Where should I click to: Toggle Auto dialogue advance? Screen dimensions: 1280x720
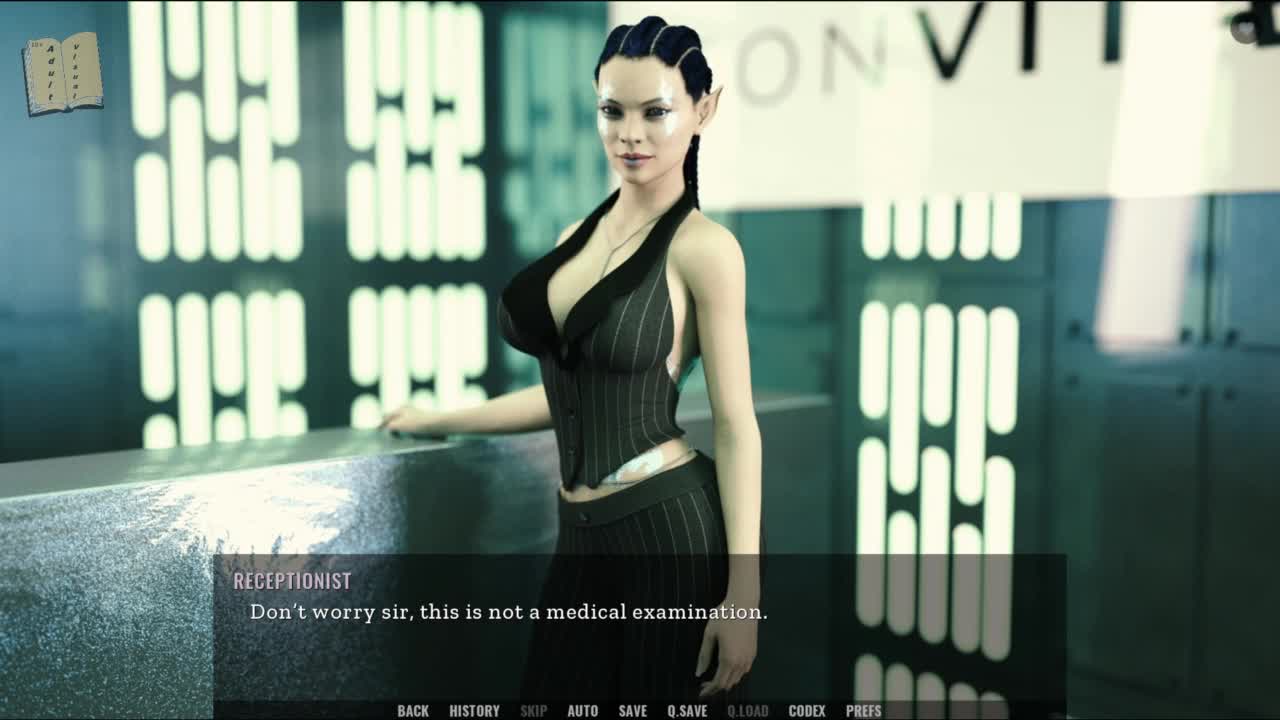(x=582, y=711)
